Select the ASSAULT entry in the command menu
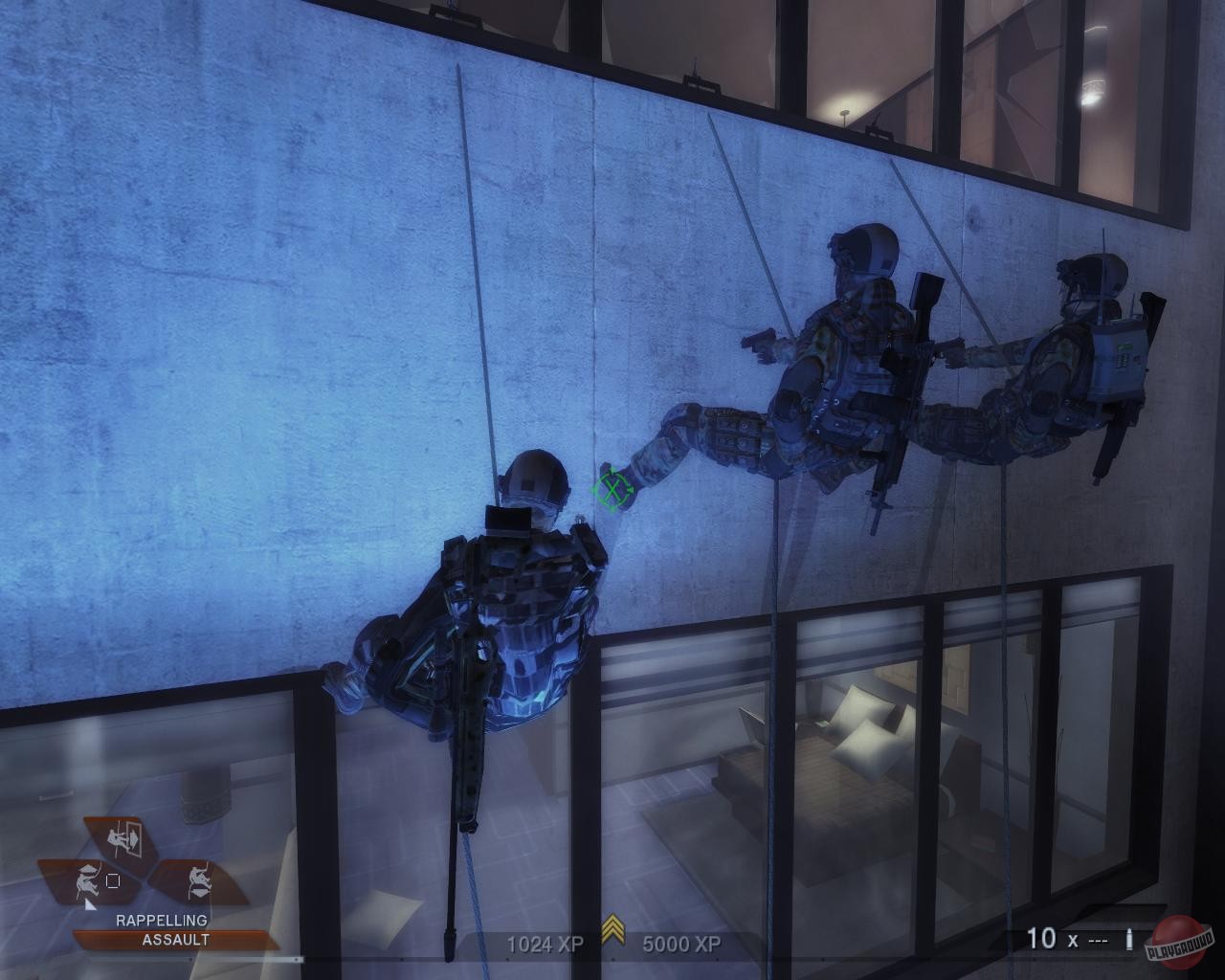1225x980 pixels. (x=174, y=939)
